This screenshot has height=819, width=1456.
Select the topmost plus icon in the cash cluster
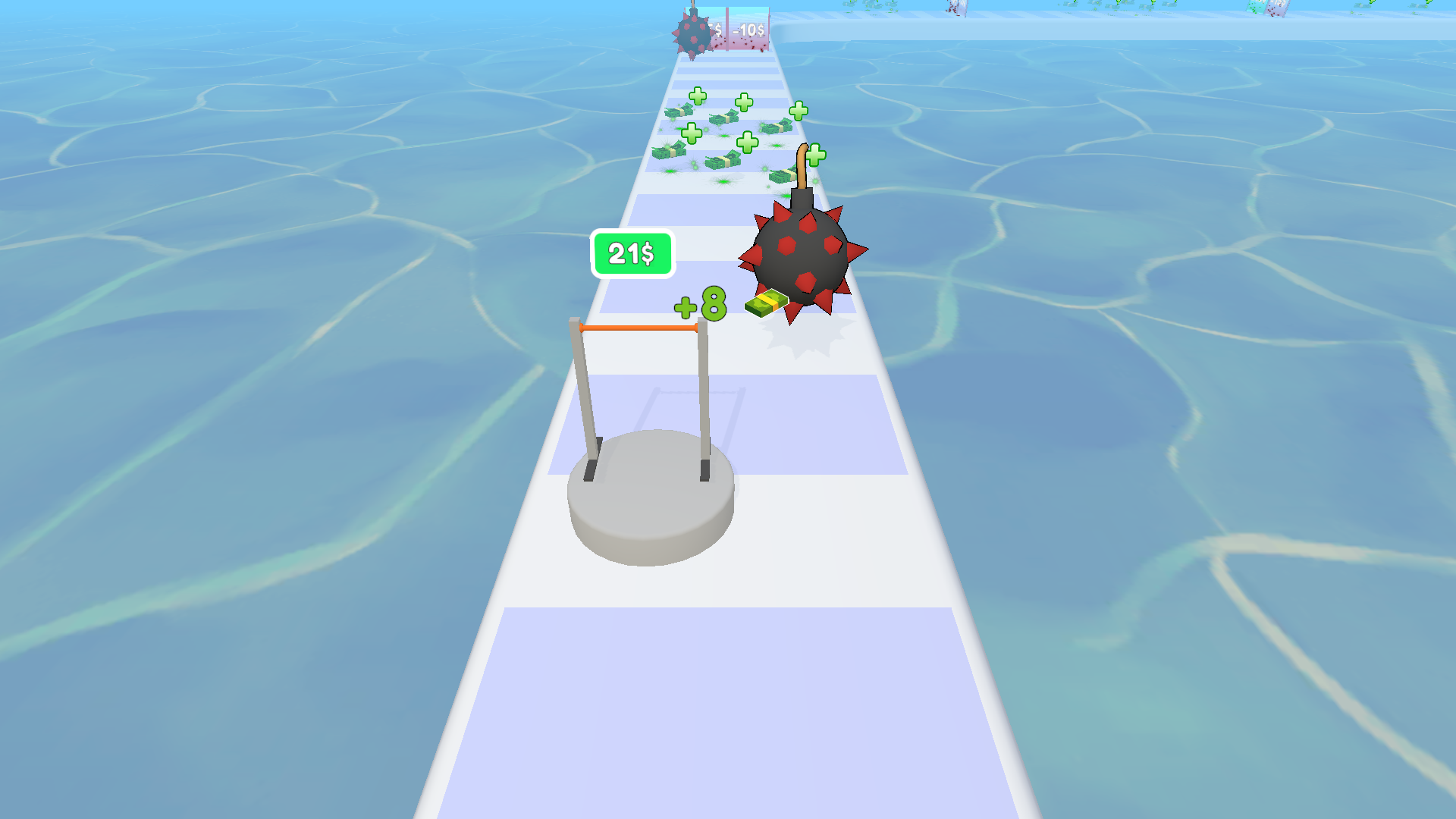click(x=698, y=96)
